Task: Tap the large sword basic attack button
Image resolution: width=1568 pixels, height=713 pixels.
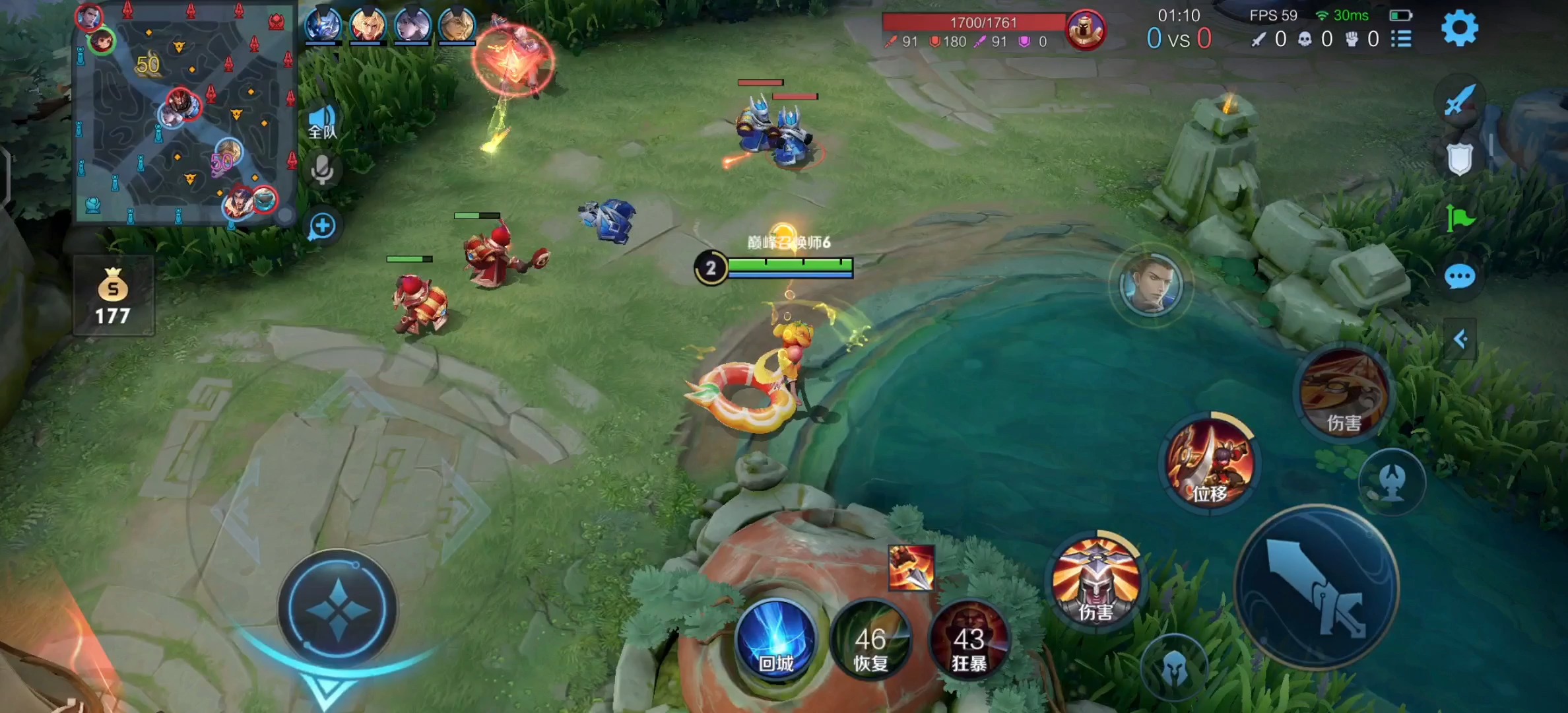Action: pyautogui.click(x=1317, y=588)
